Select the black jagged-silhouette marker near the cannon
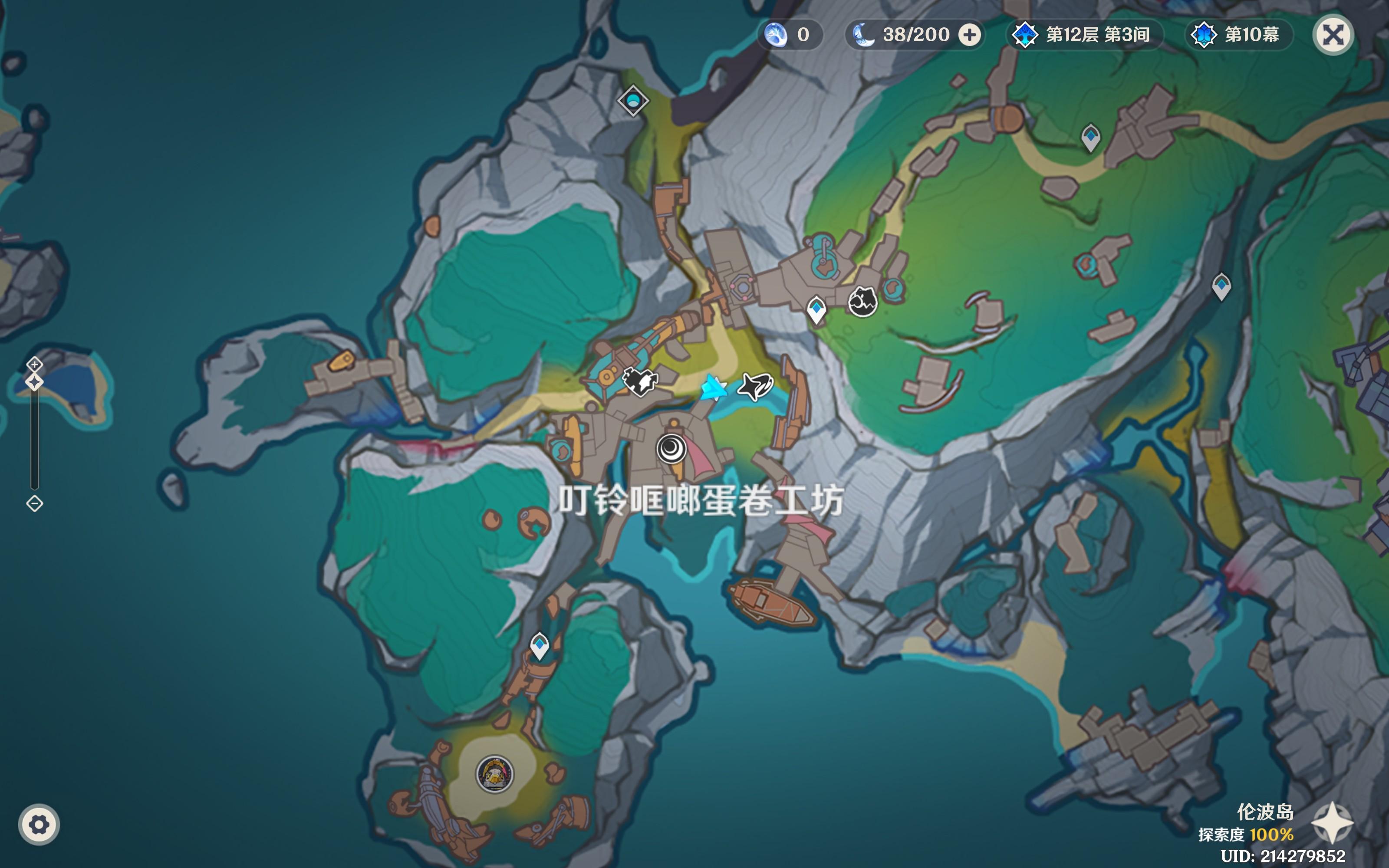The height and width of the screenshot is (868, 1389). 640,381
